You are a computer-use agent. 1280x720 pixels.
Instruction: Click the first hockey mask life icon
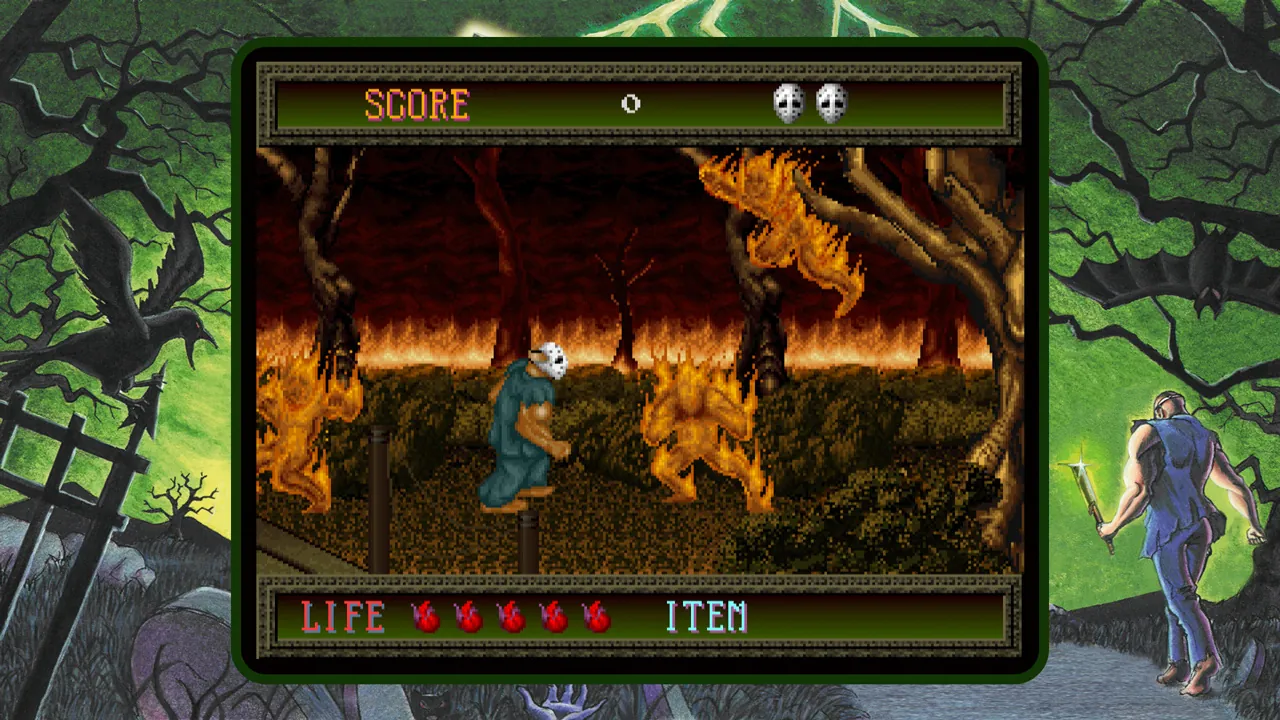(x=789, y=101)
